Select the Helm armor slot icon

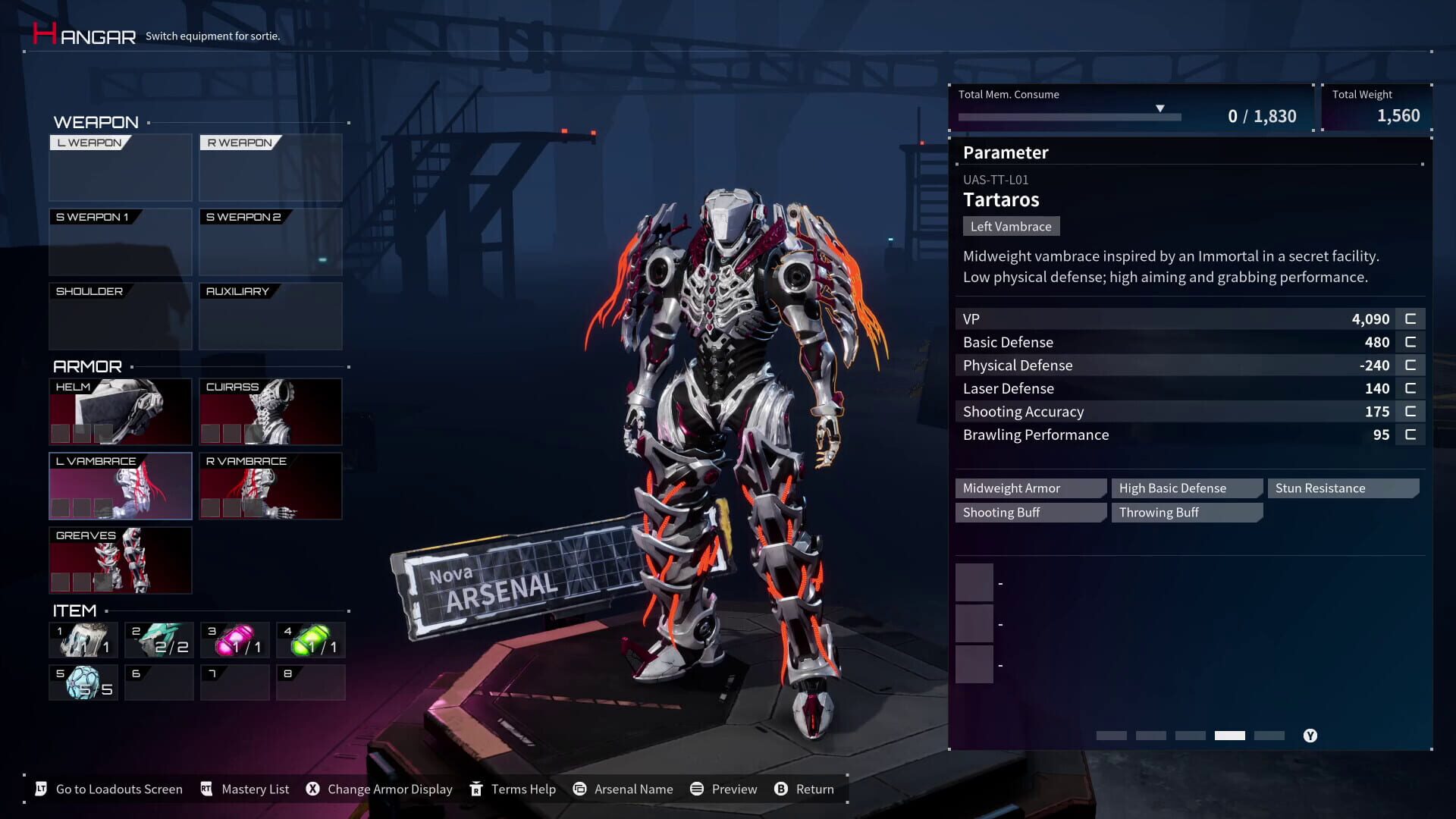(120, 411)
